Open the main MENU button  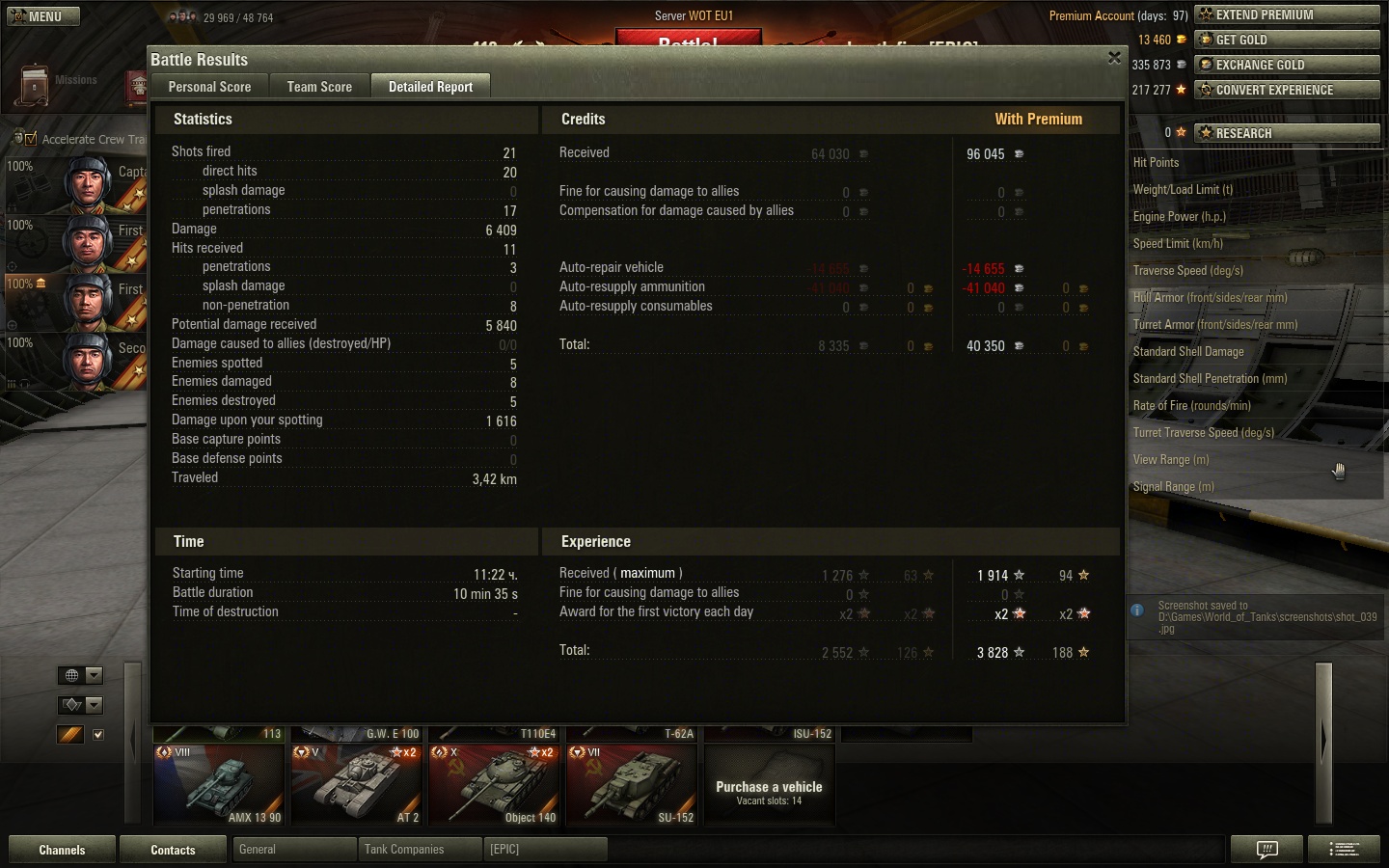(x=43, y=16)
